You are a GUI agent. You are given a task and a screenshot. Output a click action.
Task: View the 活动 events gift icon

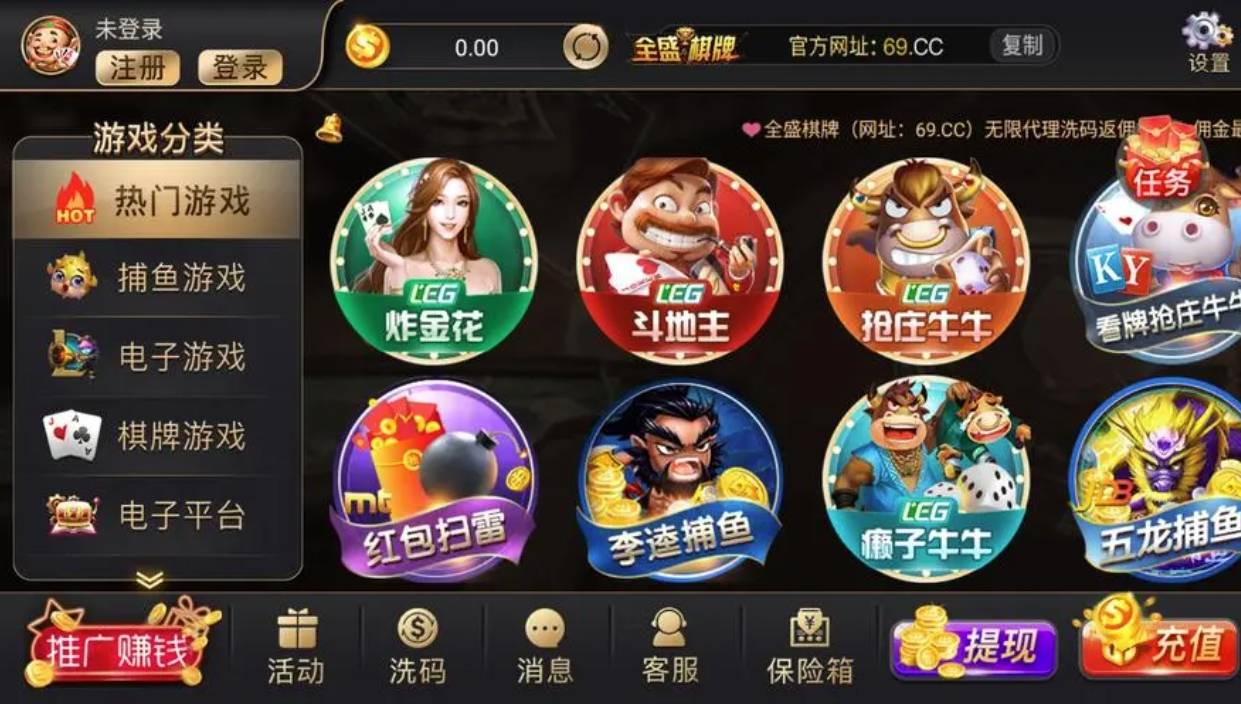(x=296, y=647)
